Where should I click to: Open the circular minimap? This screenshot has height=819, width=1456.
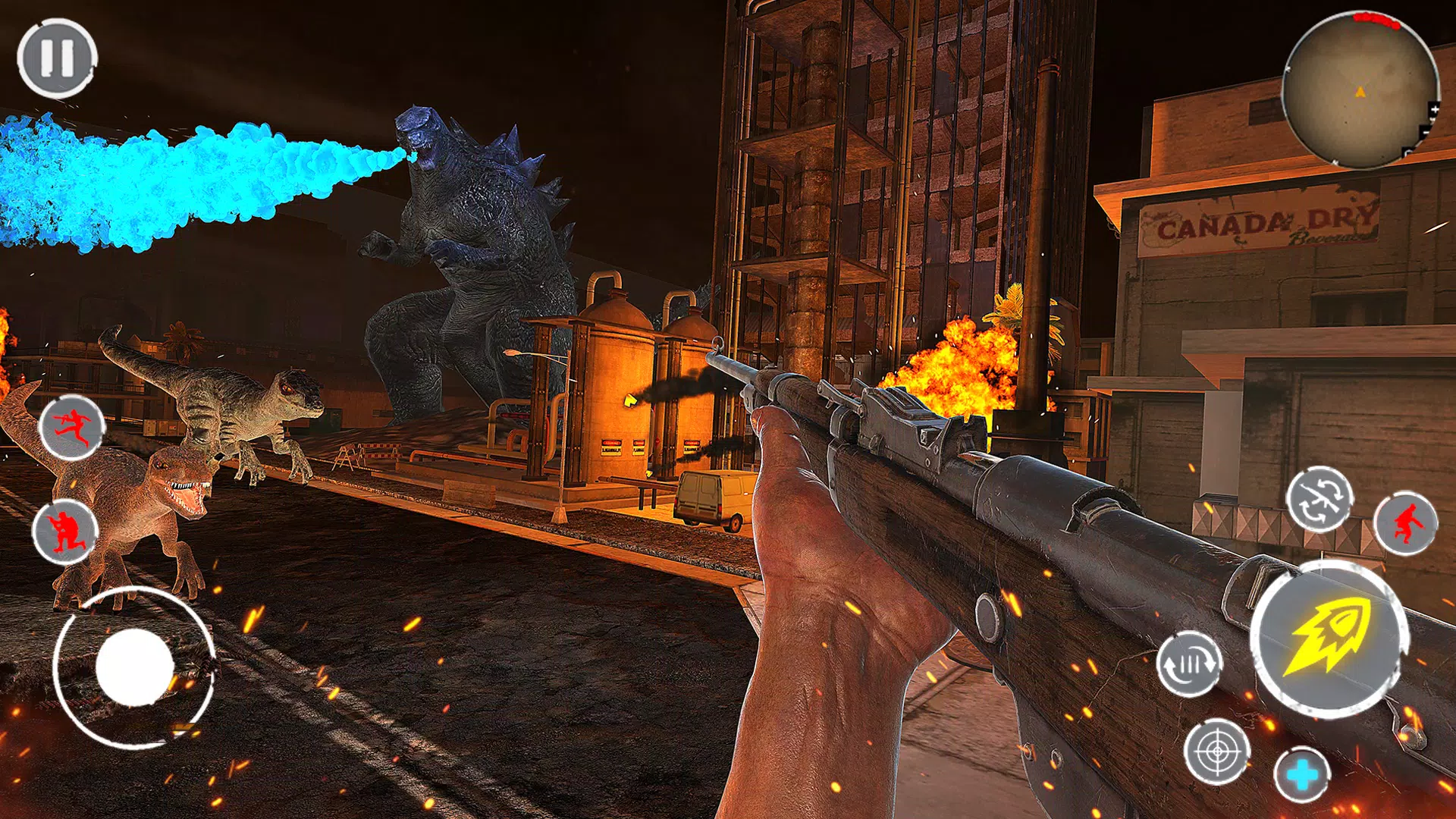[x=1359, y=89]
